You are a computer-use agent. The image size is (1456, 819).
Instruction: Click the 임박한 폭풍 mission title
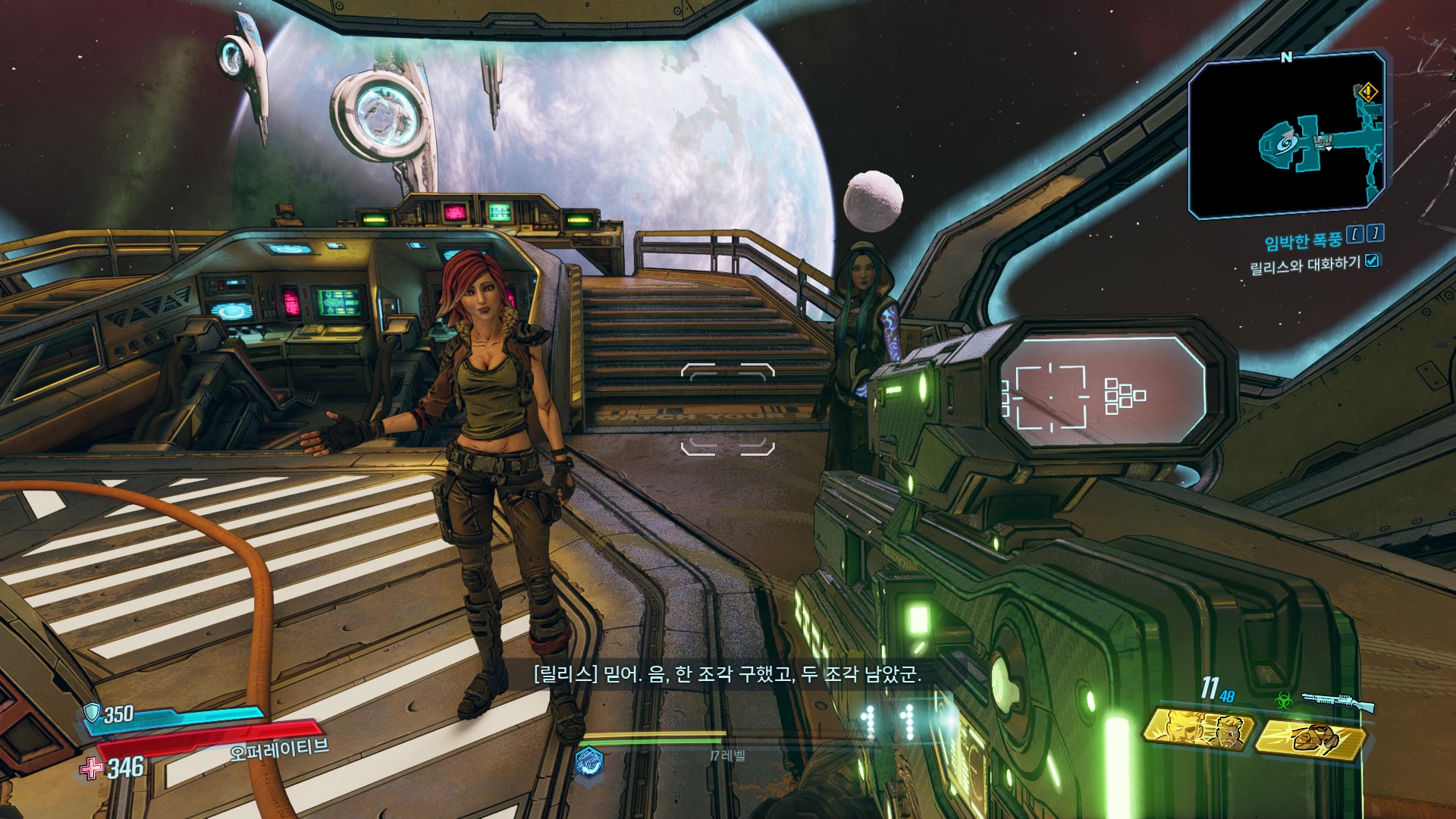coord(1303,241)
